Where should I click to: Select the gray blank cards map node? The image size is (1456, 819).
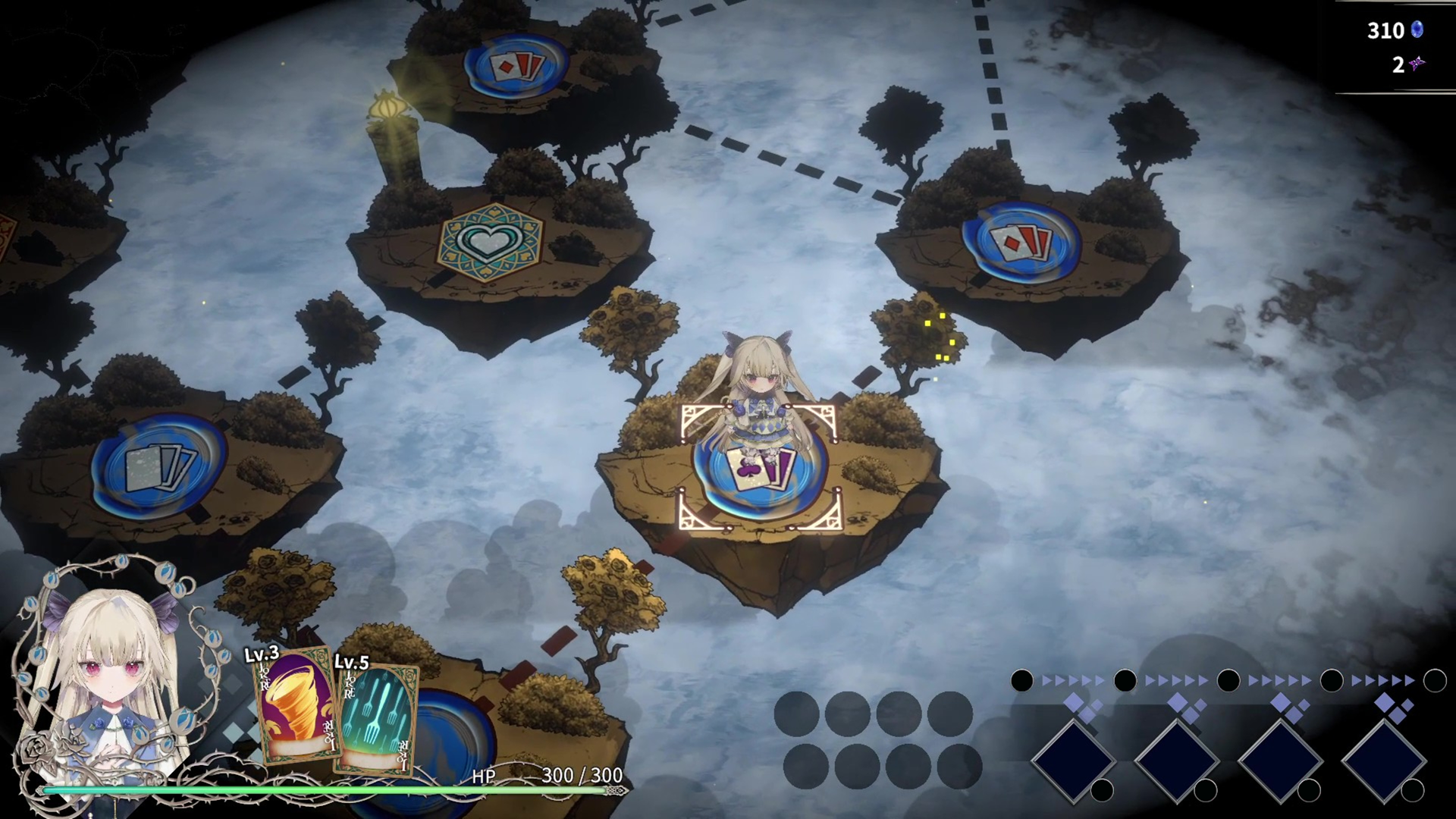click(159, 464)
